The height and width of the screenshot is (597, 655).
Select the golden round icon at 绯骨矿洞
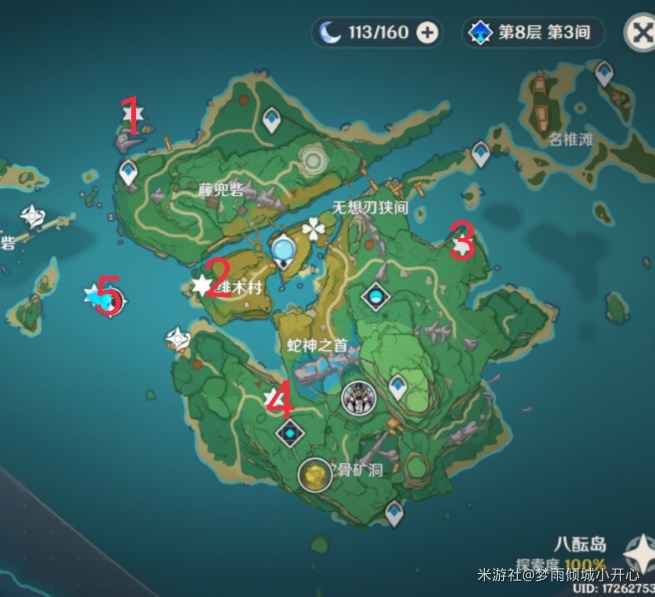click(315, 474)
